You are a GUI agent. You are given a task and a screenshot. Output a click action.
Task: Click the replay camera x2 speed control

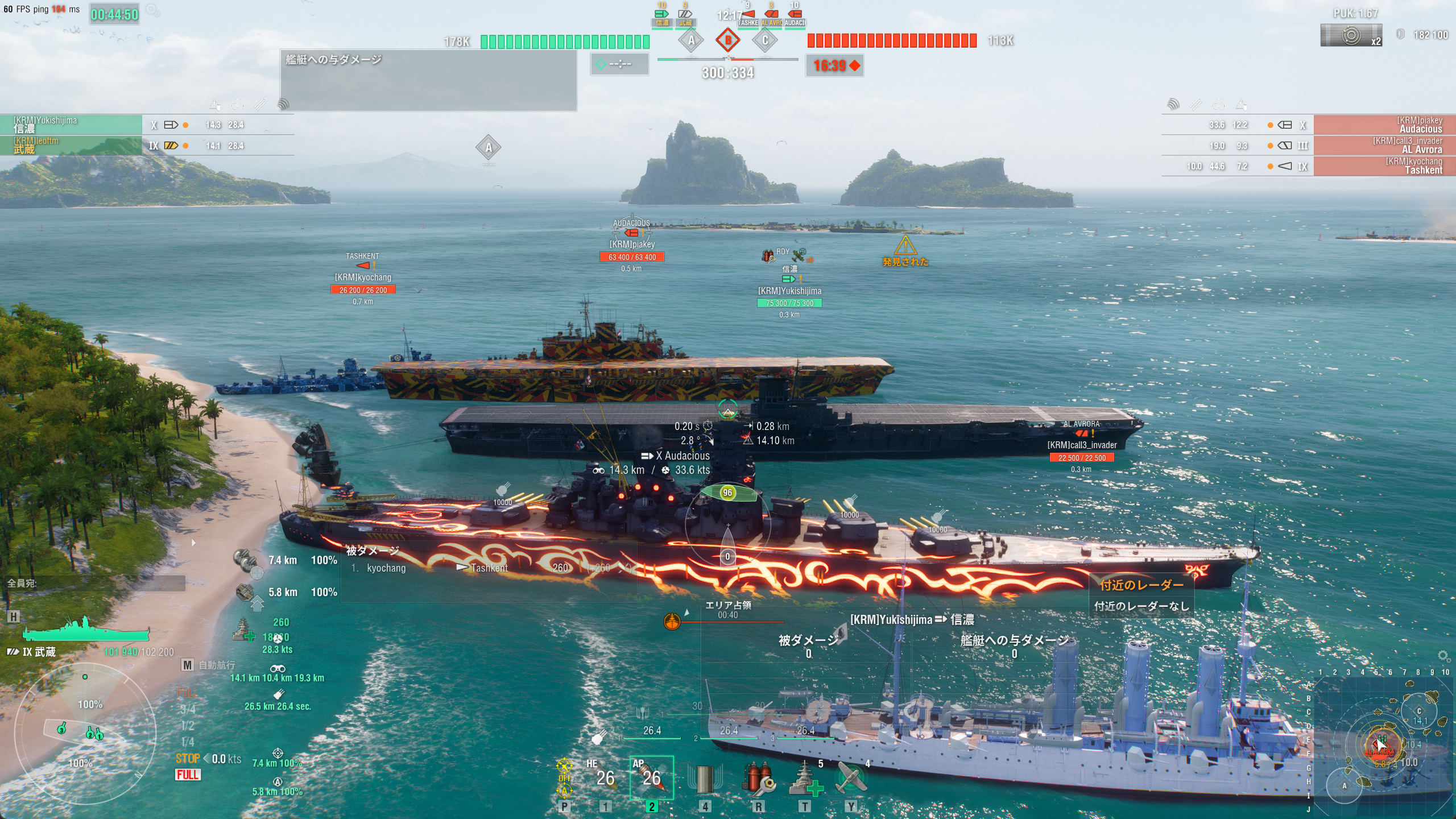[x=1351, y=35]
